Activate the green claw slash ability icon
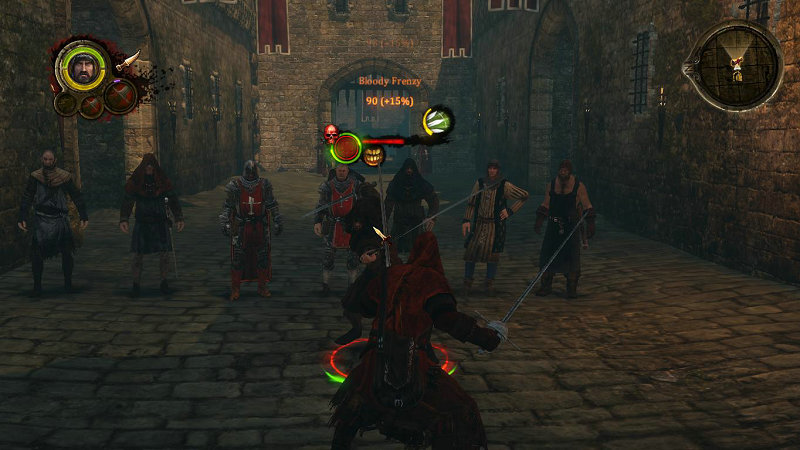This screenshot has width=800, height=450. pos(437,121)
